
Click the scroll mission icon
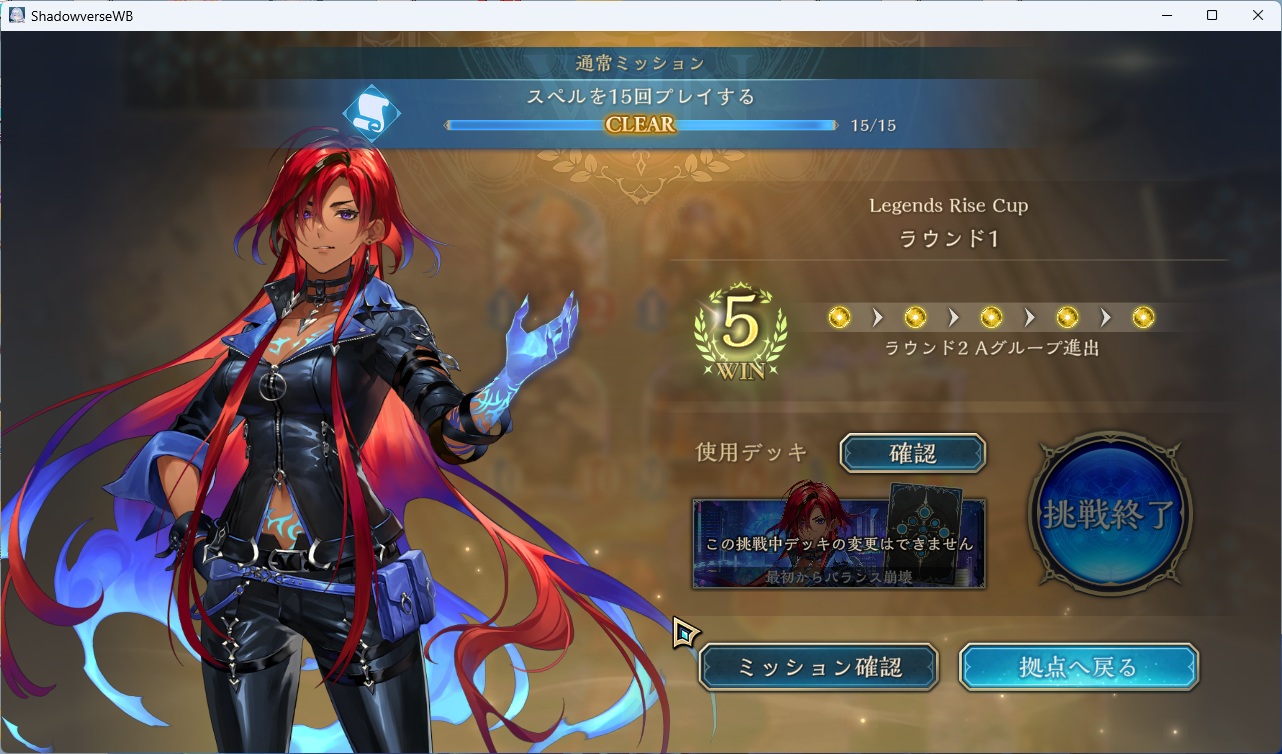[371, 113]
